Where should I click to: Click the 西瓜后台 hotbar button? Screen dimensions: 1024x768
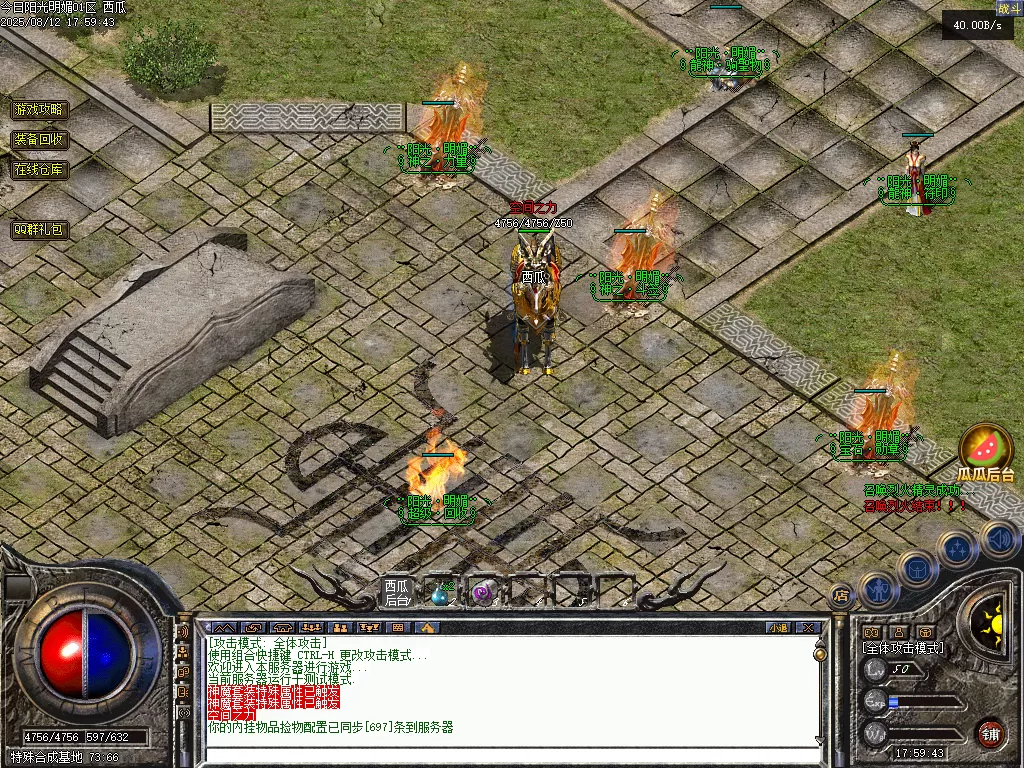click(397, 593)
